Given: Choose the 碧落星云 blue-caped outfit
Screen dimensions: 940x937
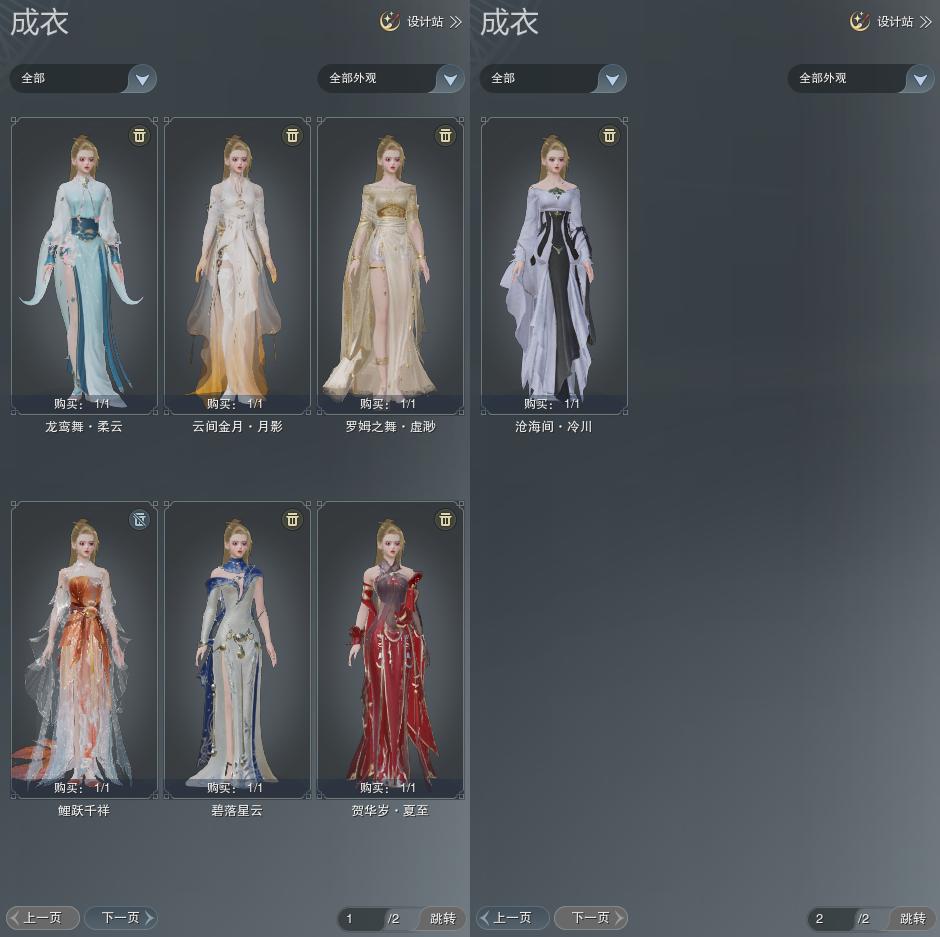Looking at the screenshot, I should [x=237, y=650].
